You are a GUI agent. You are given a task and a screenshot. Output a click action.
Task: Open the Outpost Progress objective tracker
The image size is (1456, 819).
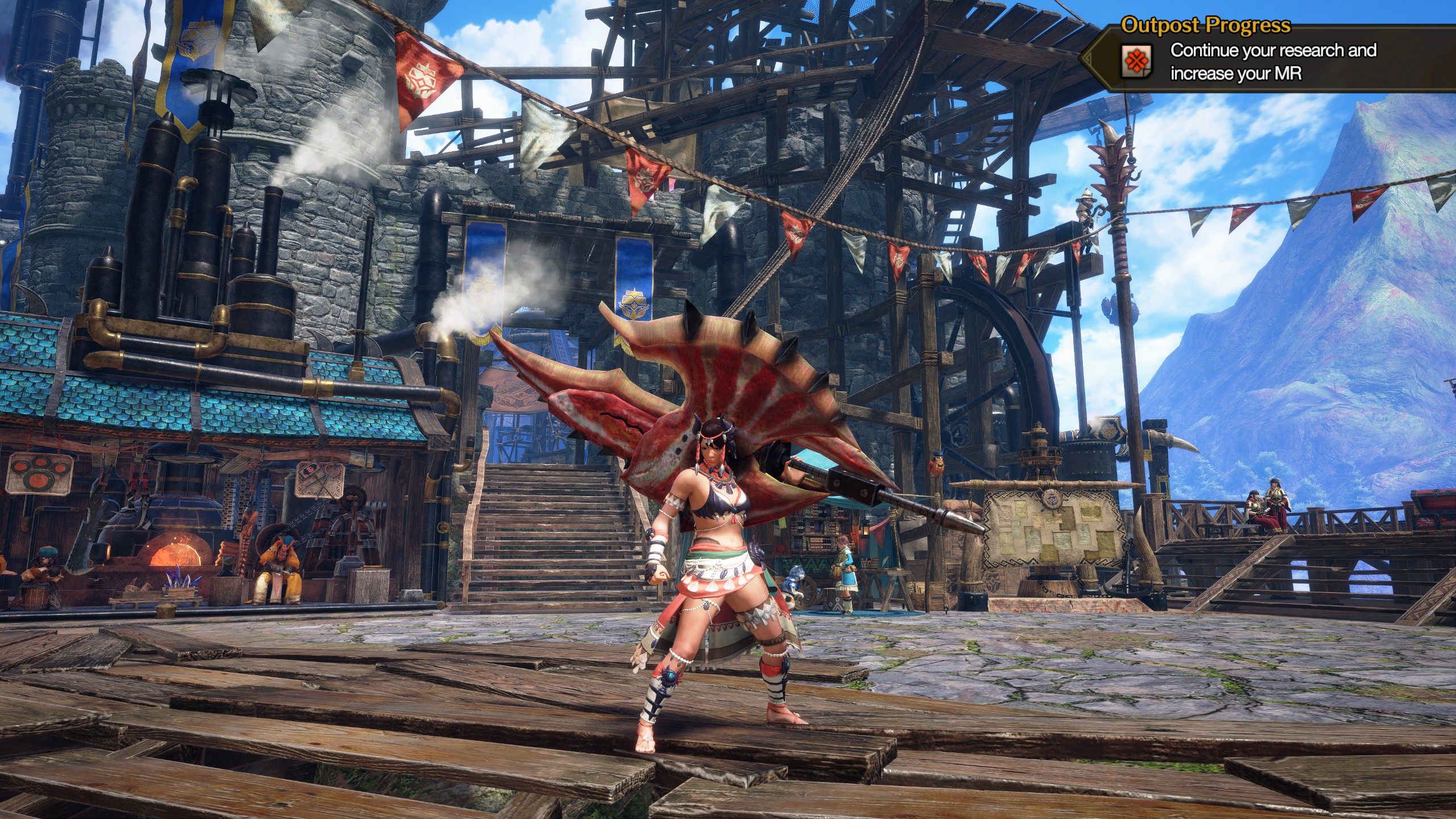click(x=1205, y=26)
